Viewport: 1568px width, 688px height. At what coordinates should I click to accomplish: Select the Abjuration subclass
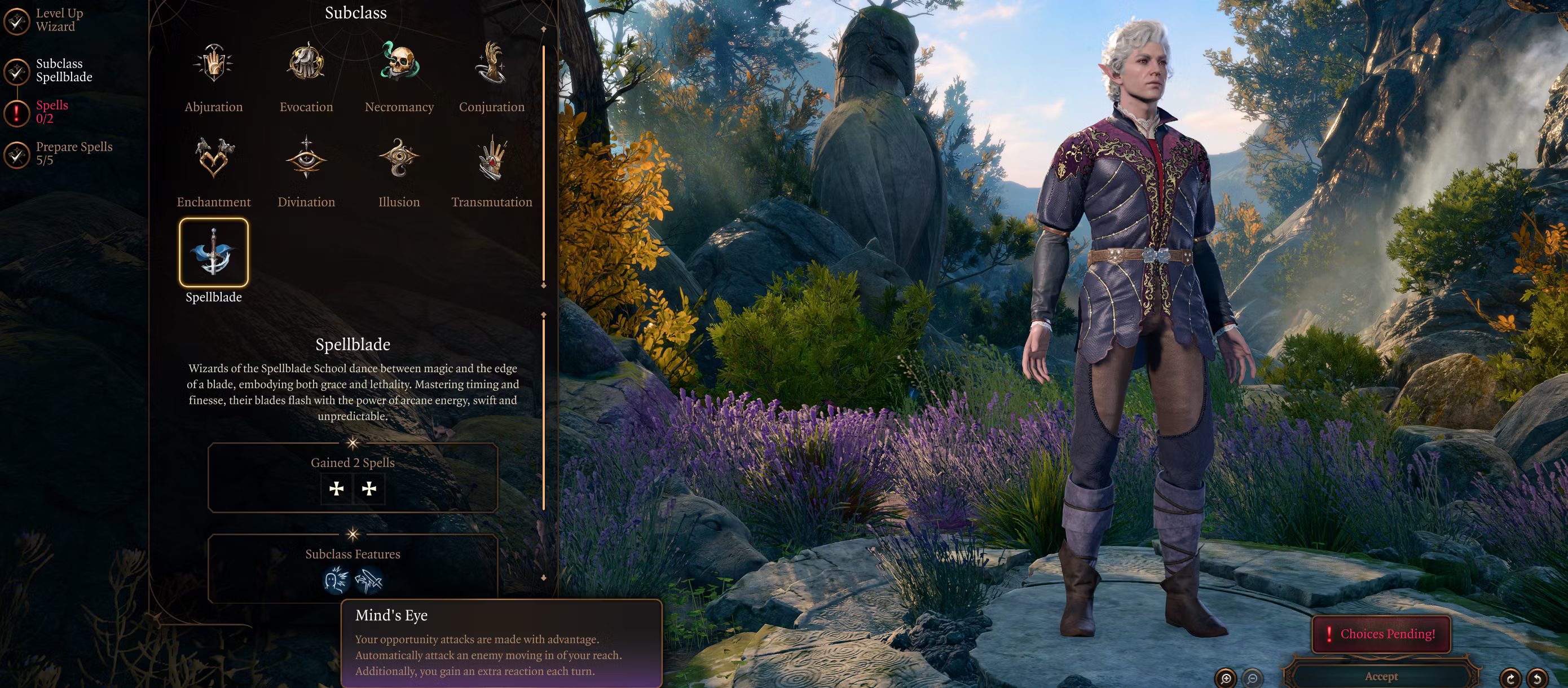pos(213,64)
